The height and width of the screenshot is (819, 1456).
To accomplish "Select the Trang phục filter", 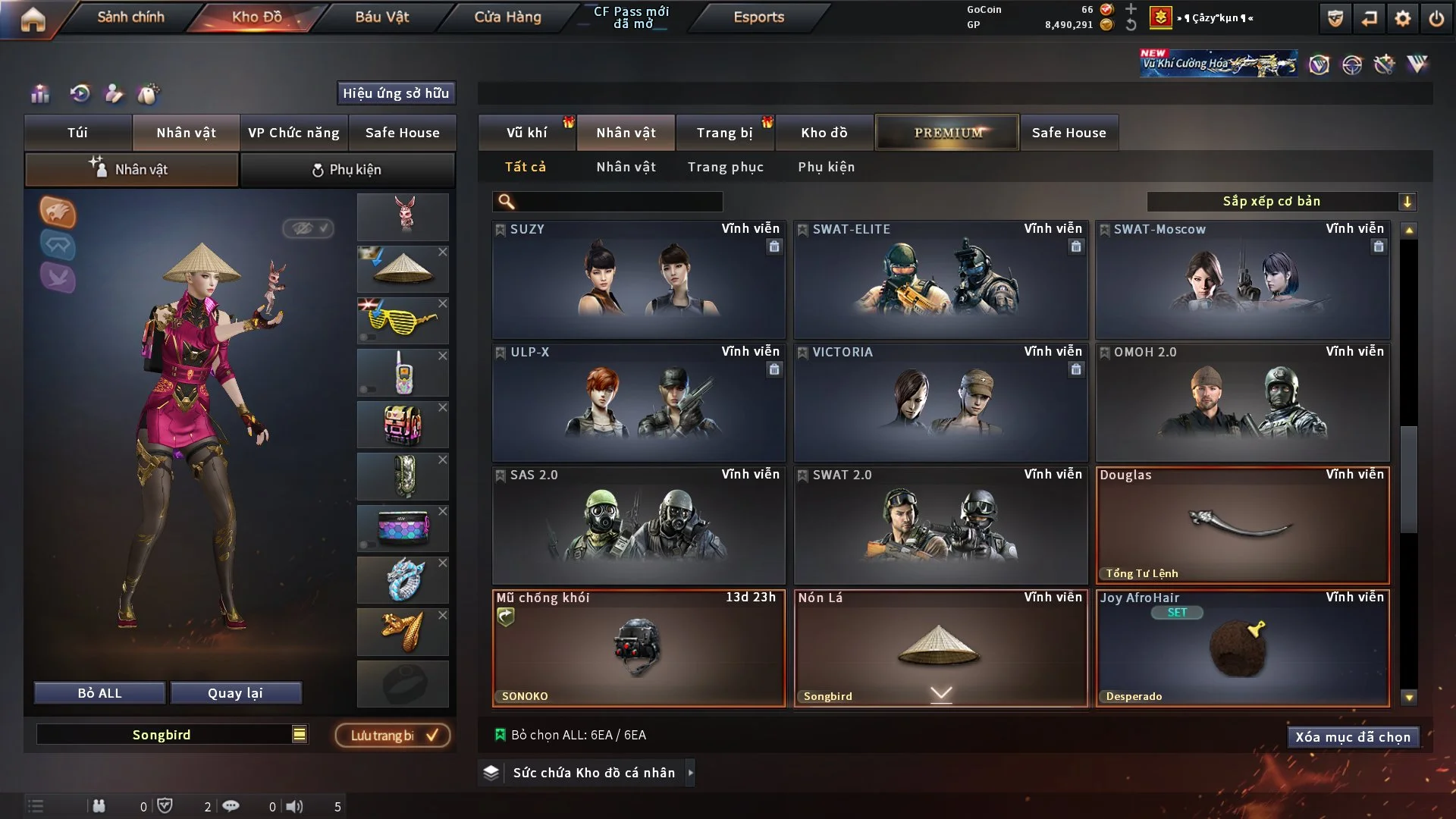I will (x=725, y=167).
